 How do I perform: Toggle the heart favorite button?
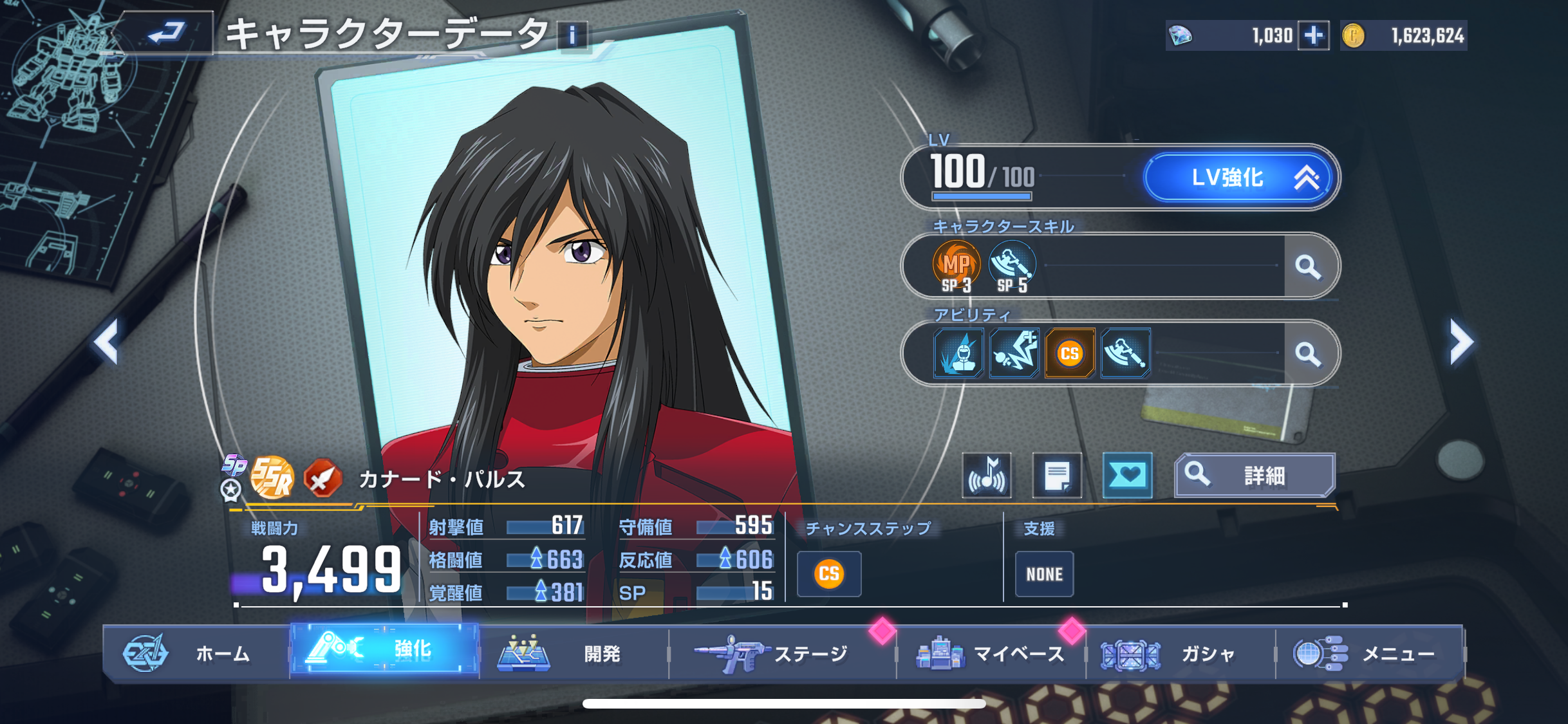[x=1127, y=476]
